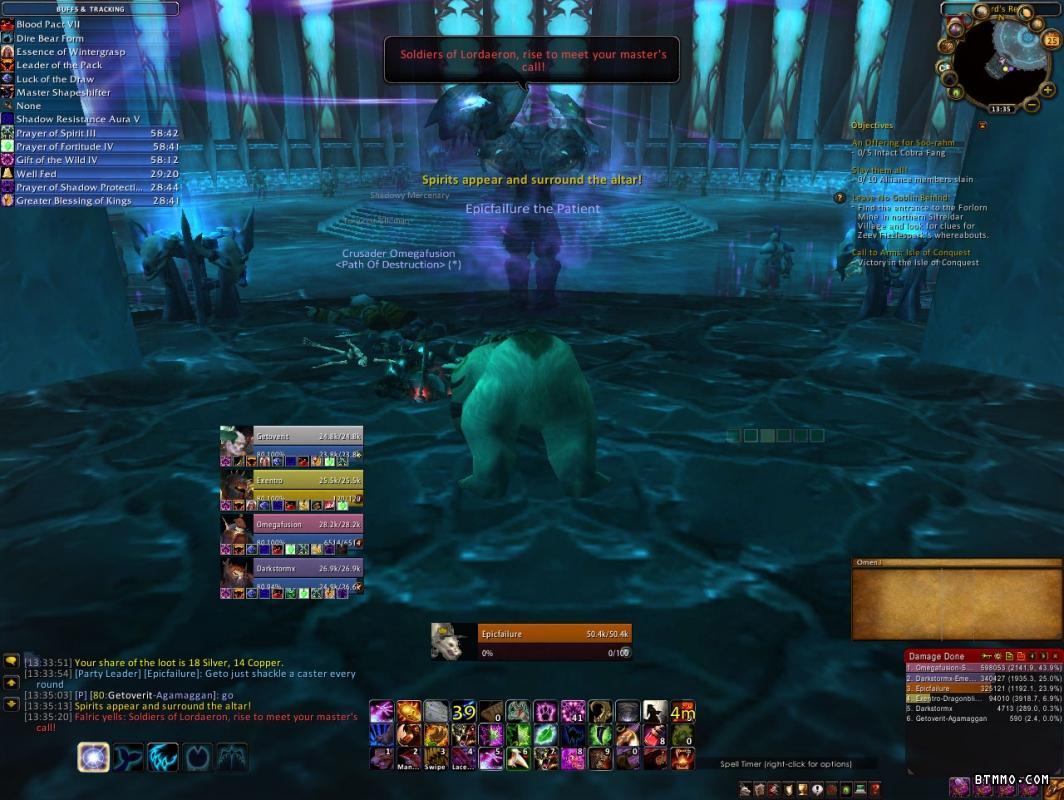Open the chat speech bubble menu

[11, 661]
